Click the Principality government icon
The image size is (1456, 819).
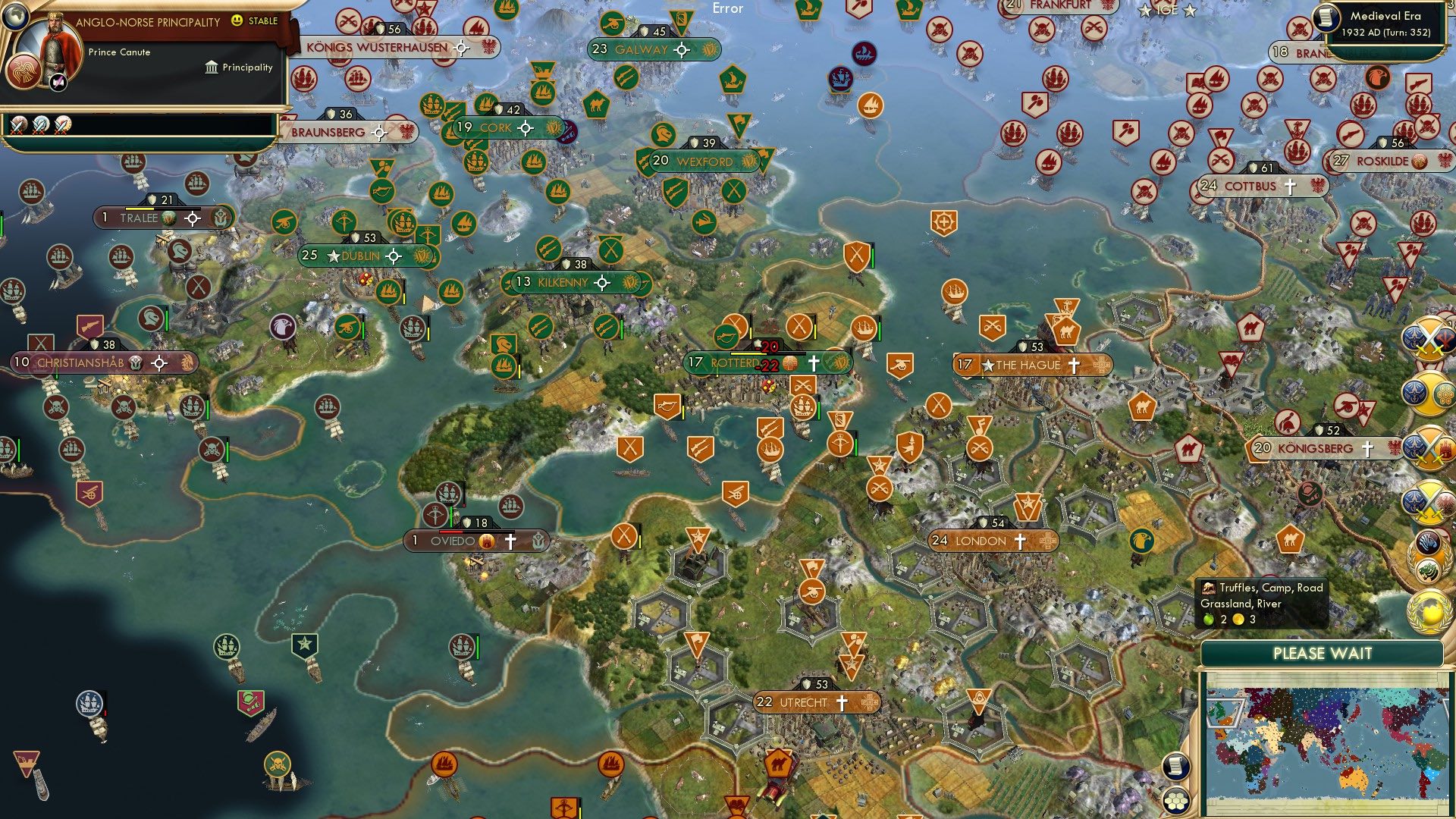pyautogui.click(x=210, y=67)
